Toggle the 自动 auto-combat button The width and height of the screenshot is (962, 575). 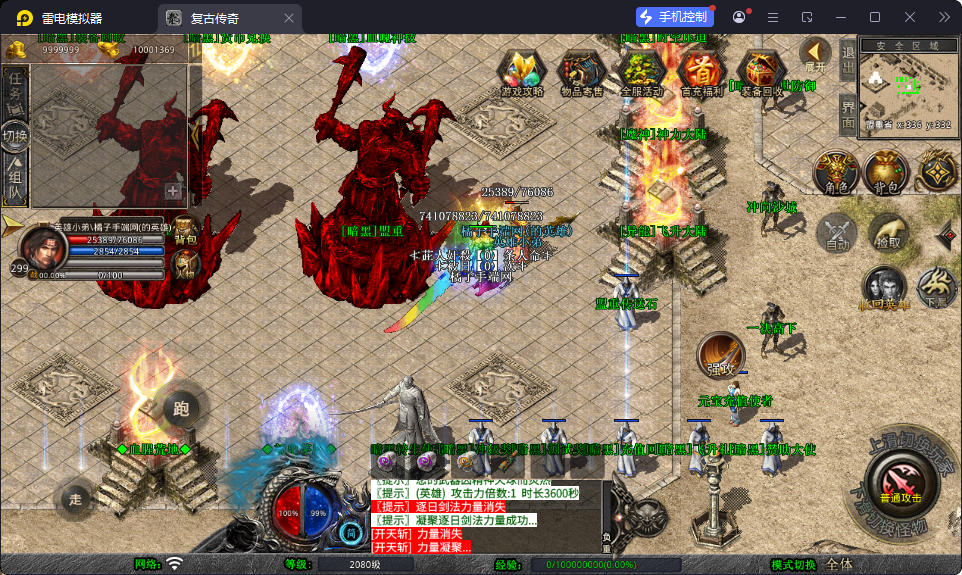tap(837, 234)
